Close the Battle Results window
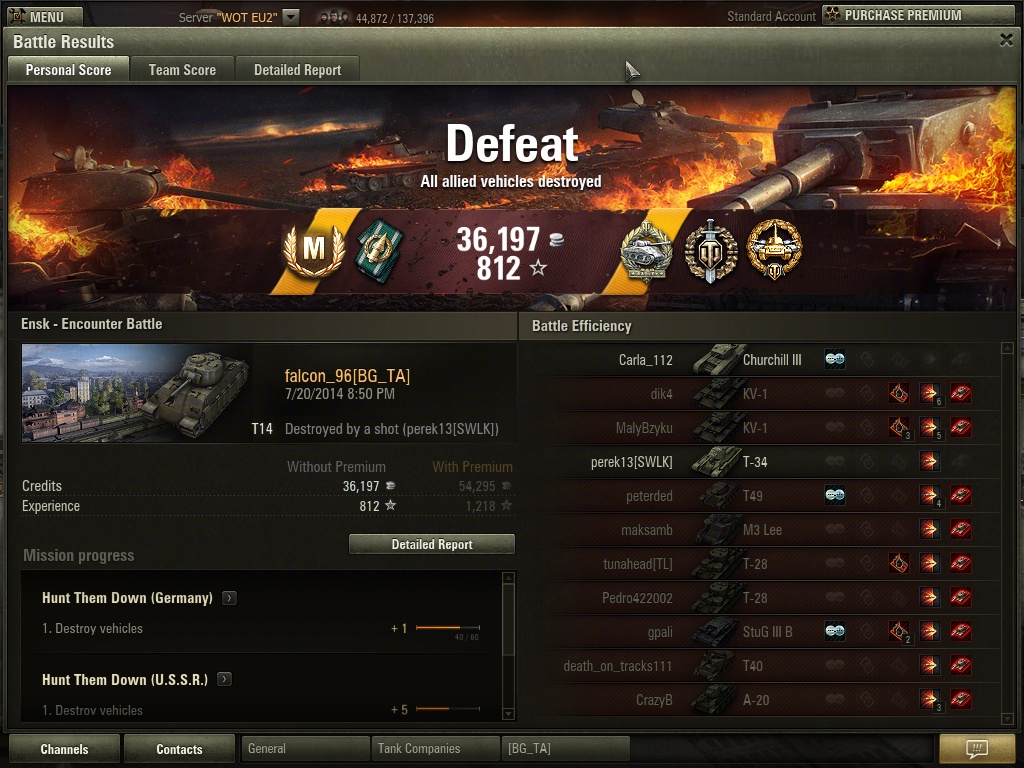1024x768 pixels. coord(1006,40)
